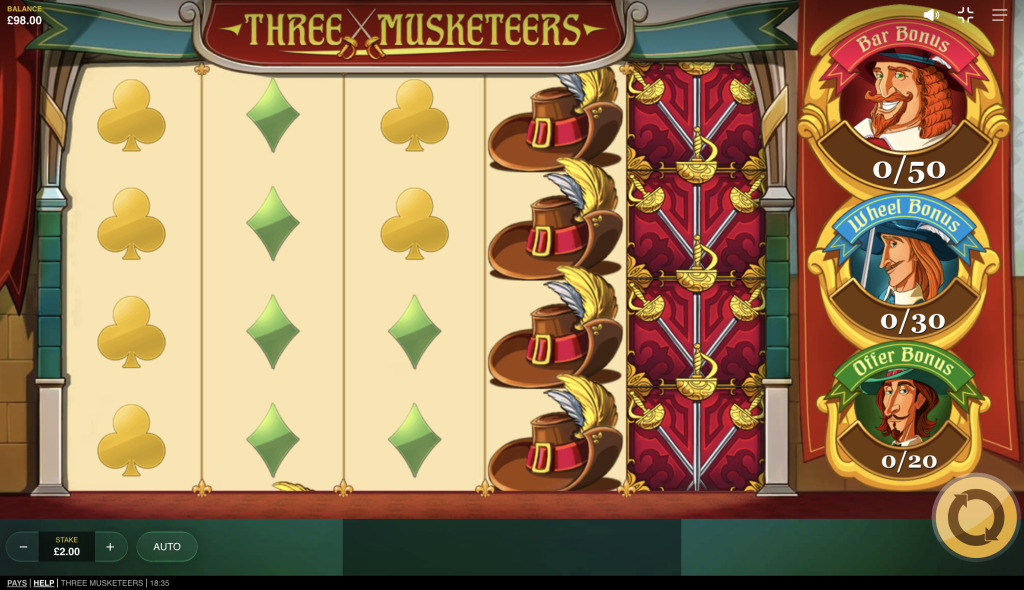Open the PAYS paytable link
The height and width of the screenshot is (590, 1024).
[17, 583]
